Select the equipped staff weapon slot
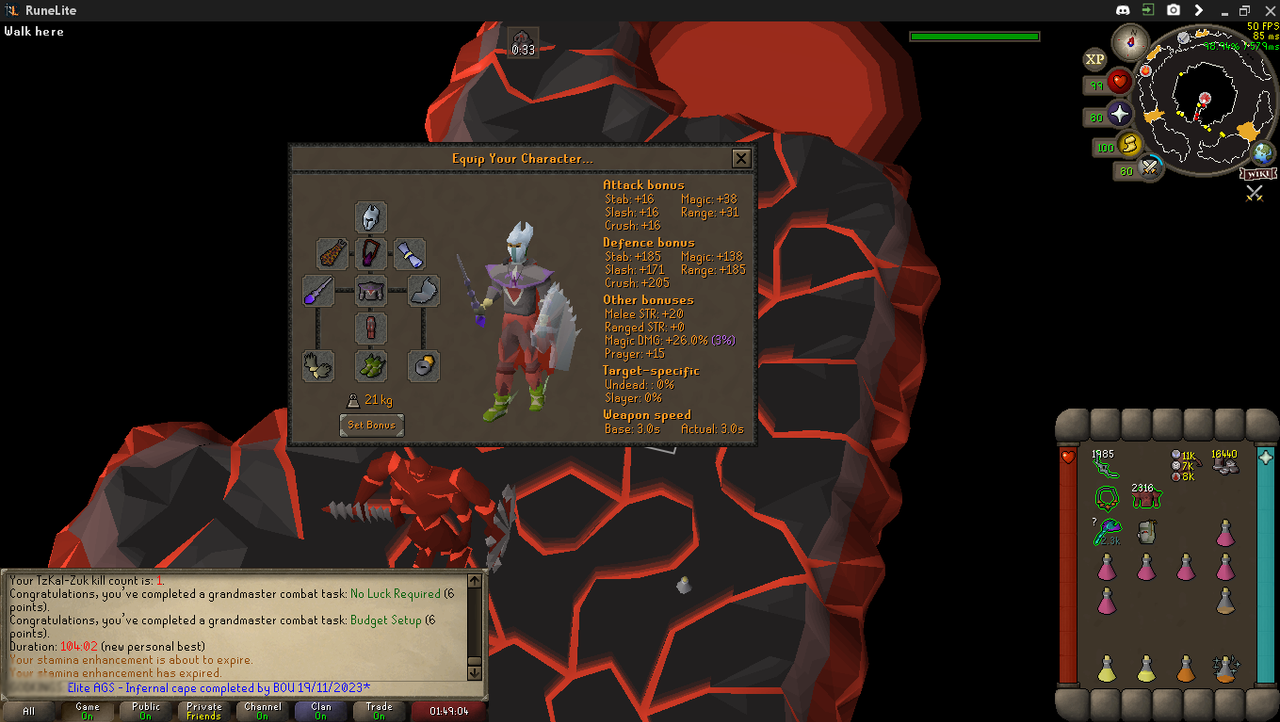This screenshot has width=1280, height=722. pyautogui.click(x=318, y=291)
